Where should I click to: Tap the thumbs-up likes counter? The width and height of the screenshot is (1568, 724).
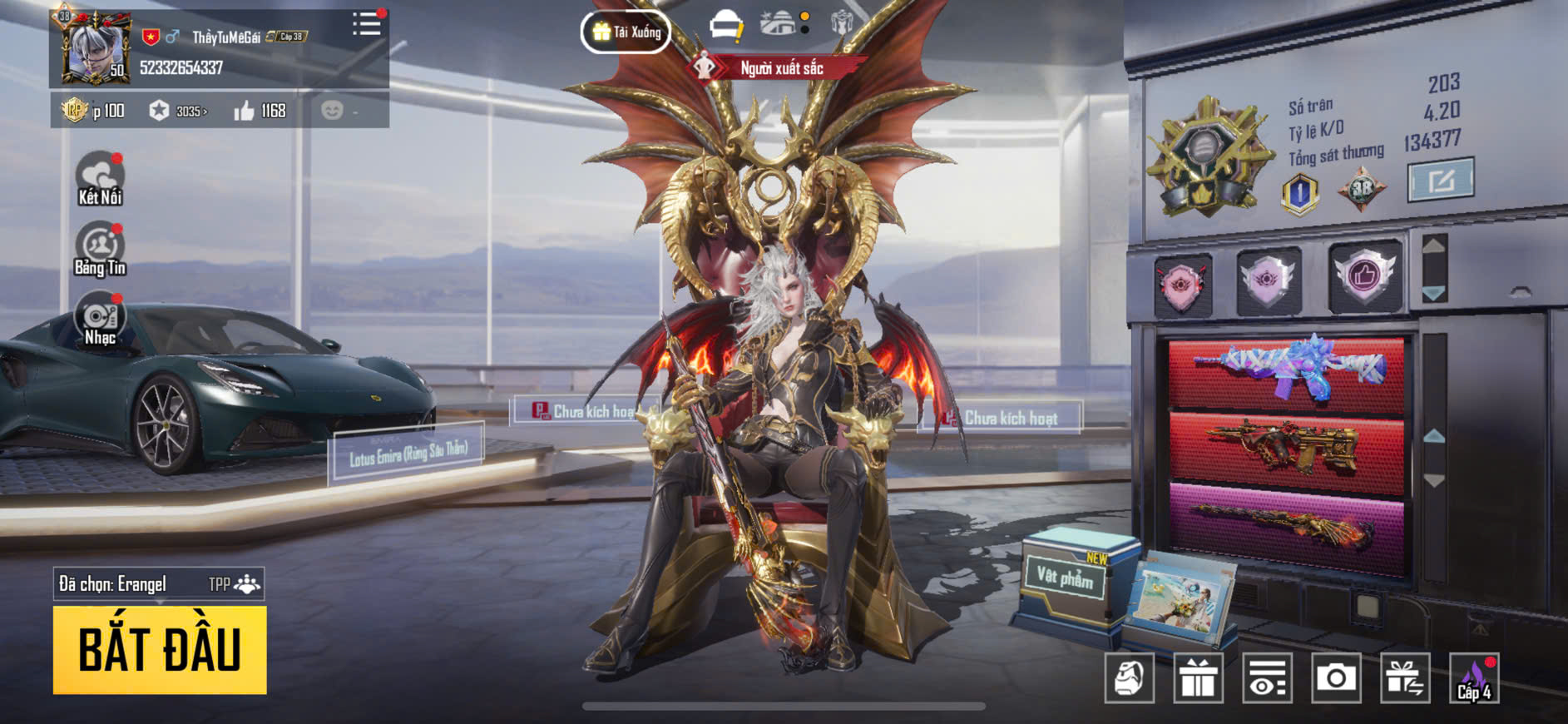(260, 111)
